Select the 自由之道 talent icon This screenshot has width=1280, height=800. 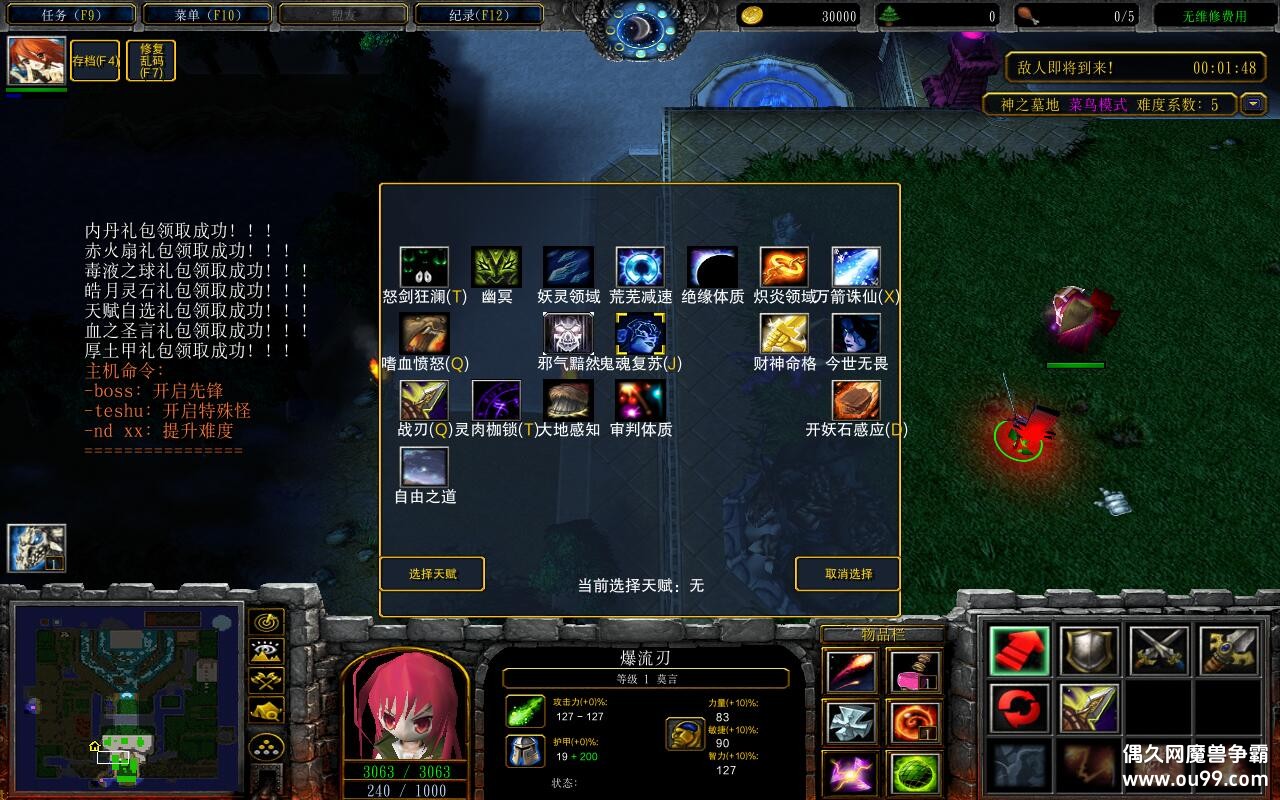(424, 467)
